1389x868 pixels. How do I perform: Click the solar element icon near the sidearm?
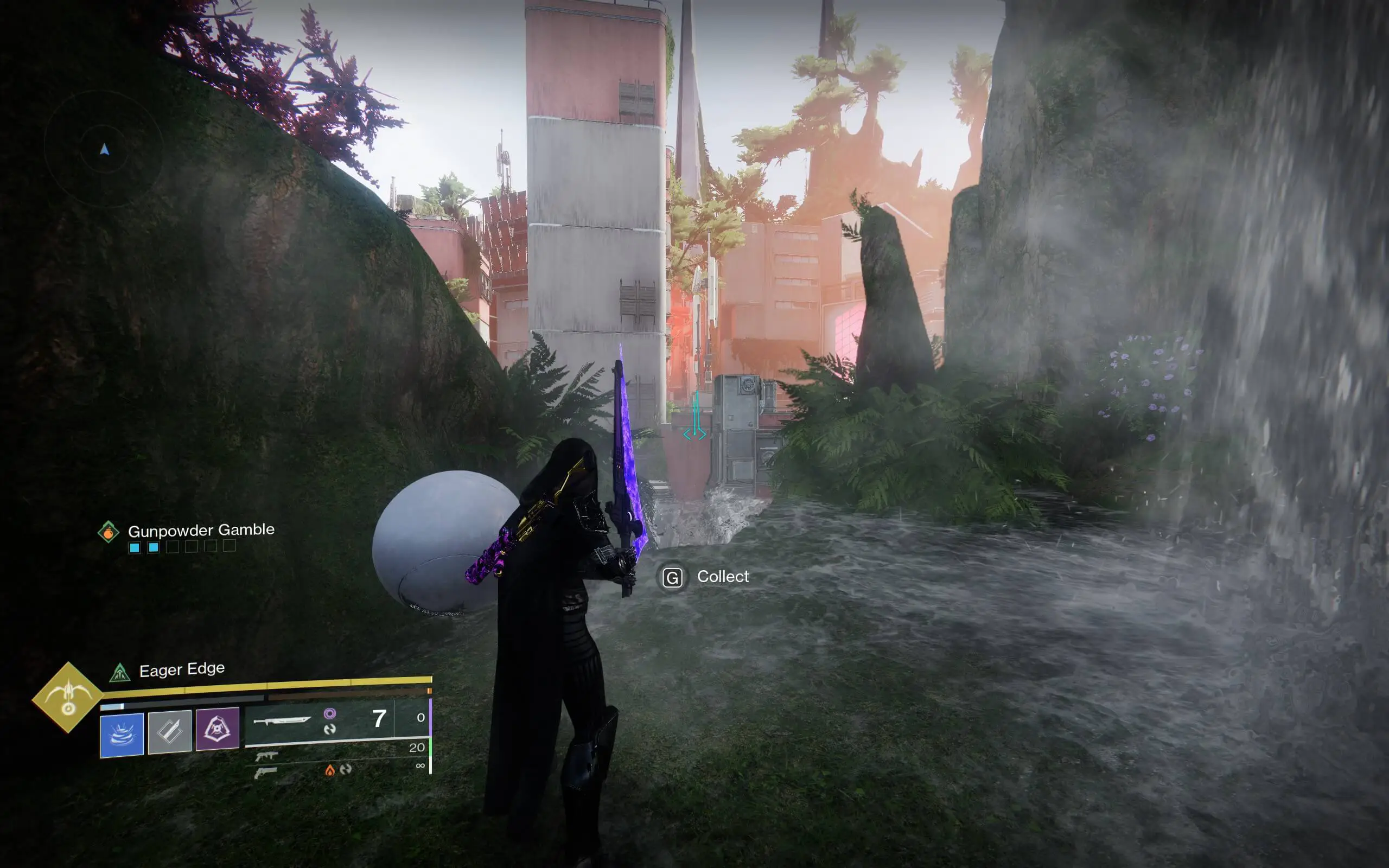329,769
